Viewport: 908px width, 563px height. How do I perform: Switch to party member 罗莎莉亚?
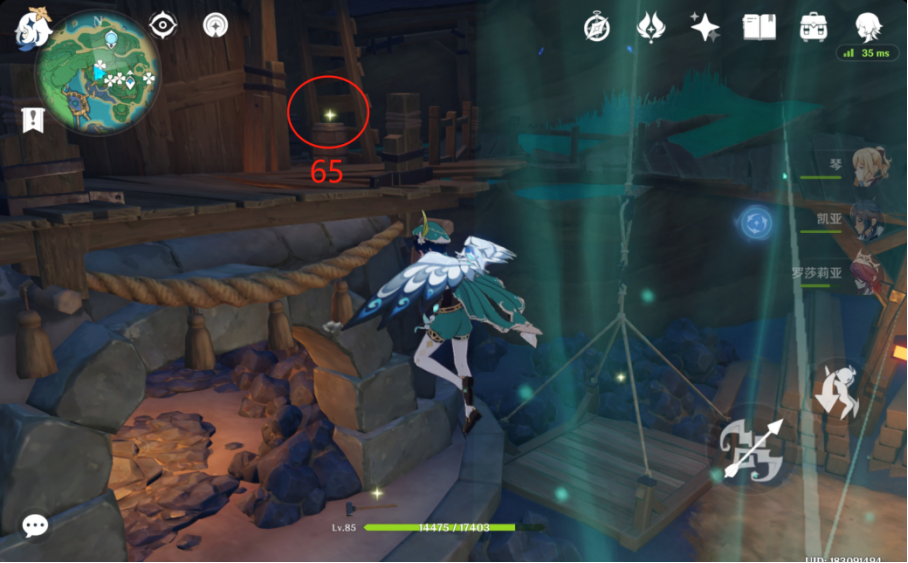pyautogui.click(x=864, y=274)
